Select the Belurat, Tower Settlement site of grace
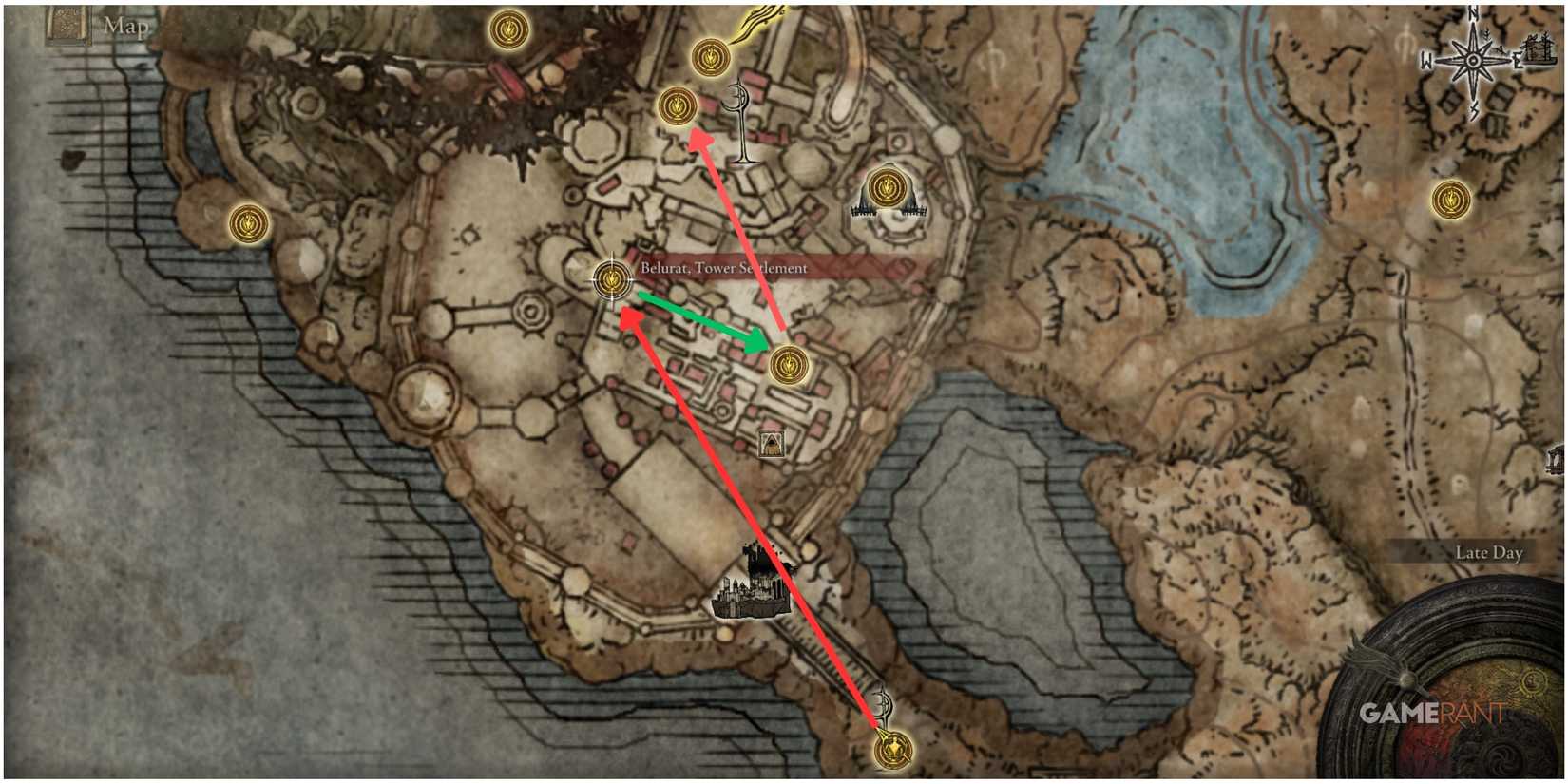The image size is (1568, 784). click(x=612, y=278)
